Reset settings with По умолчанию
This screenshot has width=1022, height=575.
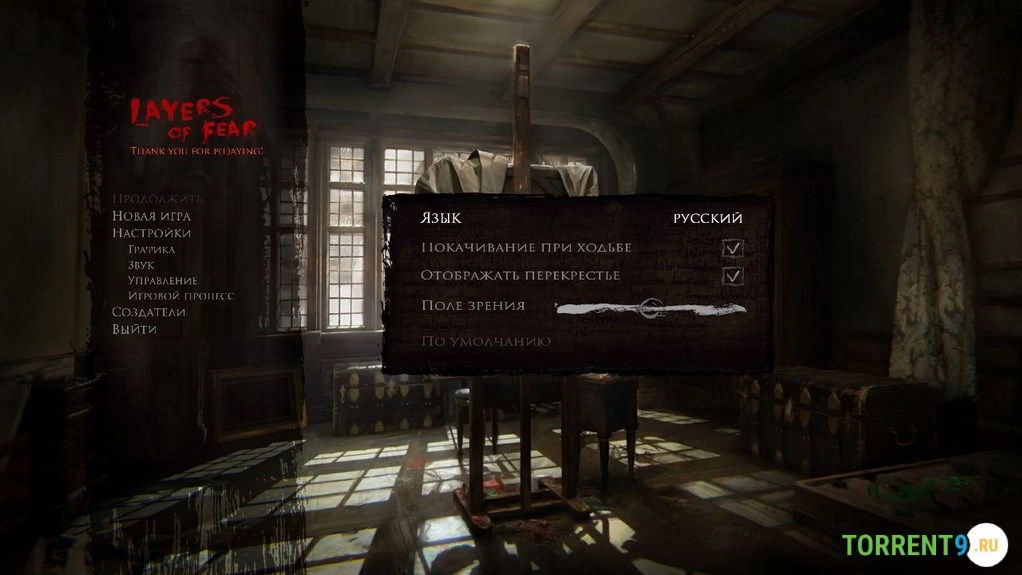point(486,342)
